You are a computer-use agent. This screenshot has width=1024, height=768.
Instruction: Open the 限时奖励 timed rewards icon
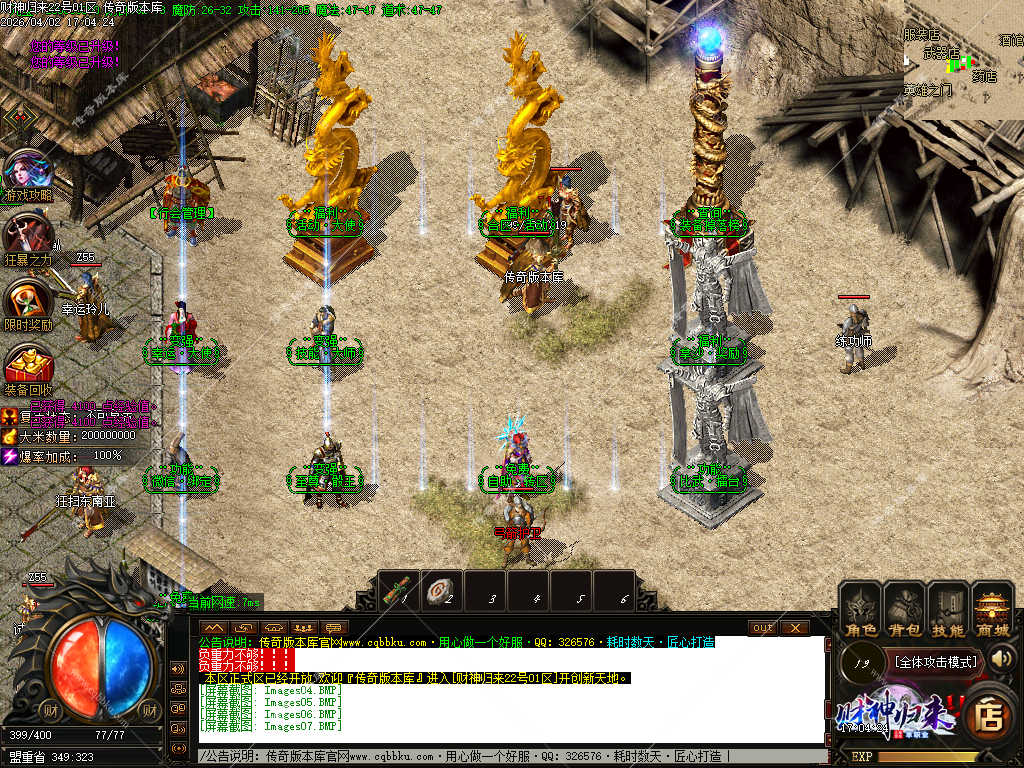(27, 300)
